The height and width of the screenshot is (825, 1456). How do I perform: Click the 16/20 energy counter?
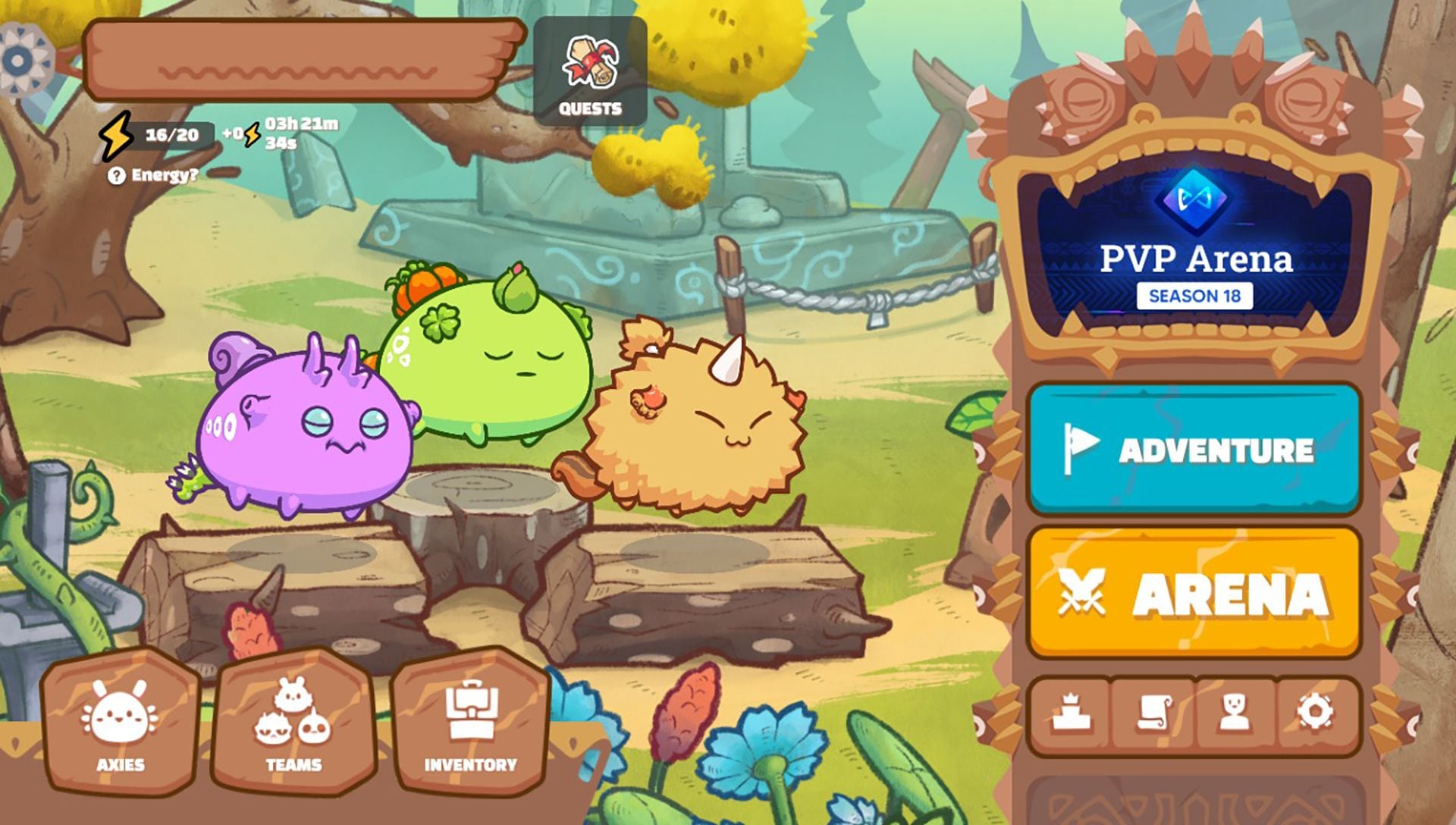click(171, 135)
